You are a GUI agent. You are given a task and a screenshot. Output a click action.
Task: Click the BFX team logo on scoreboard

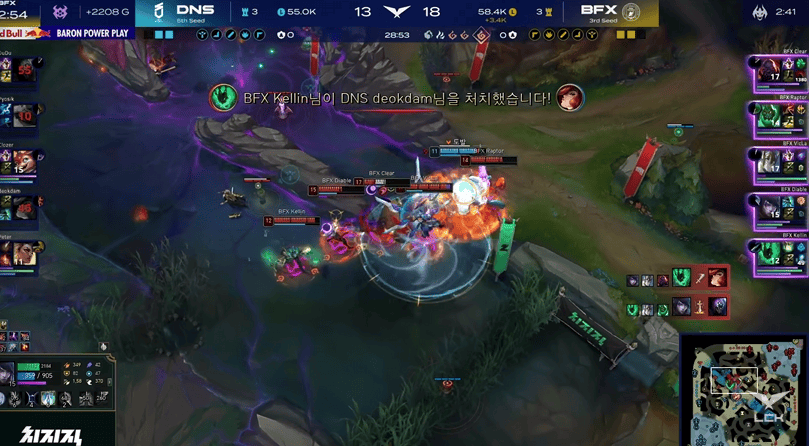click(631, 12)
